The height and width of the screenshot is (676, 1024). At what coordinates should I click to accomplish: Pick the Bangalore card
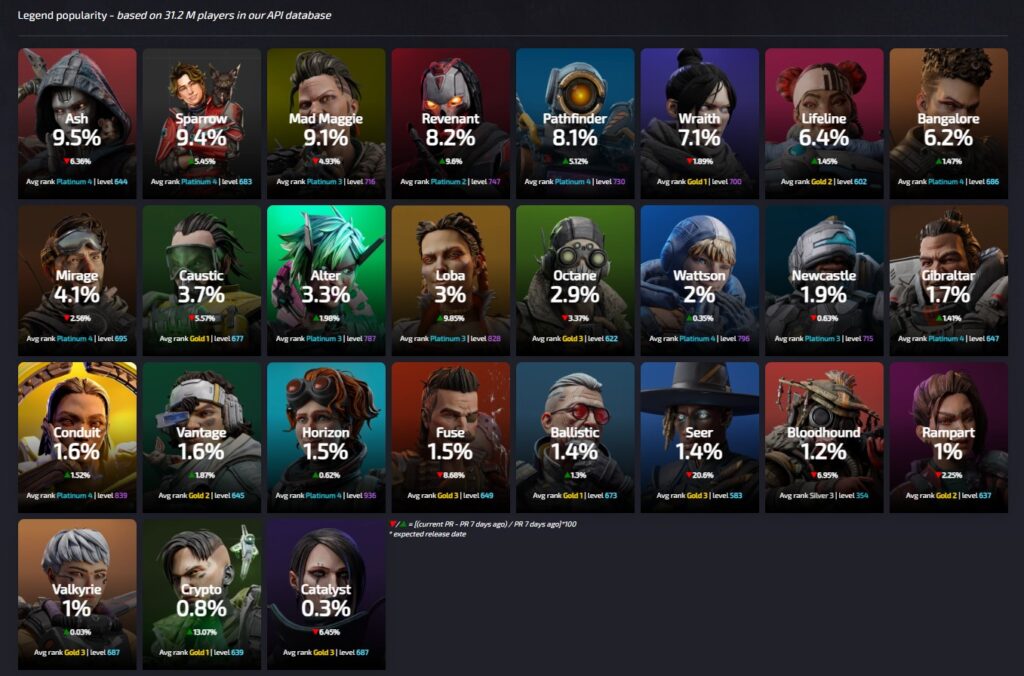tap(948, 120)
